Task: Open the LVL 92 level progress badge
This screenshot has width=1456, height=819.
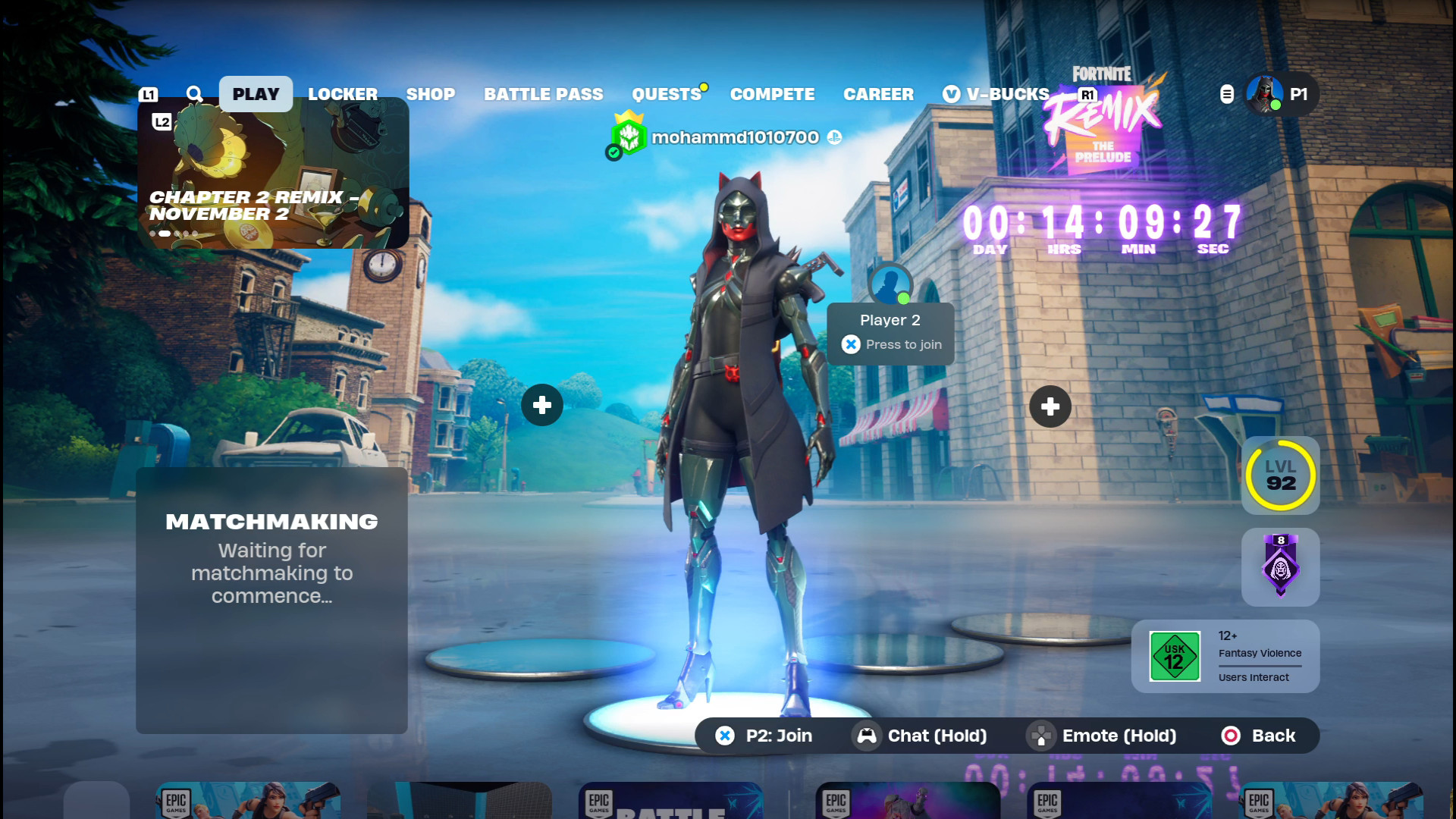Action: click(1280, 475)
